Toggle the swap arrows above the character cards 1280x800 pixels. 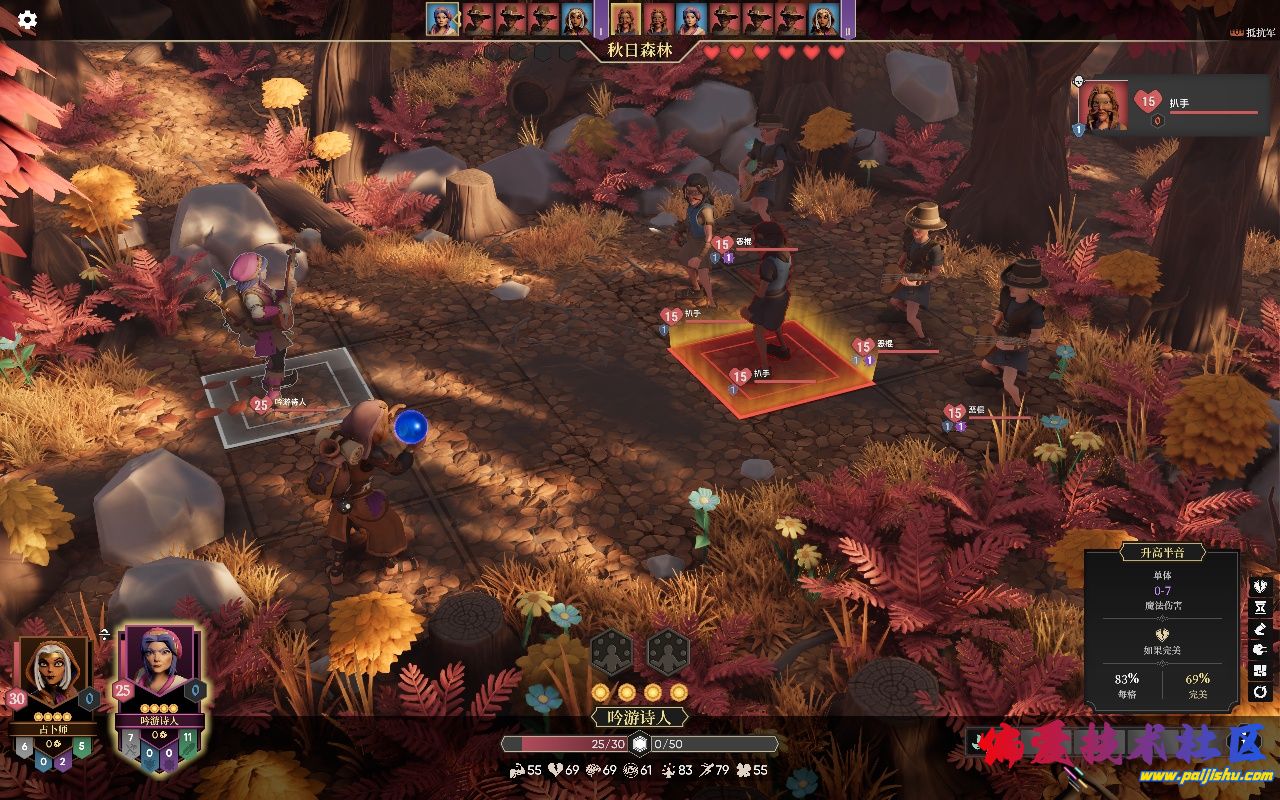(x=105, y=634)
